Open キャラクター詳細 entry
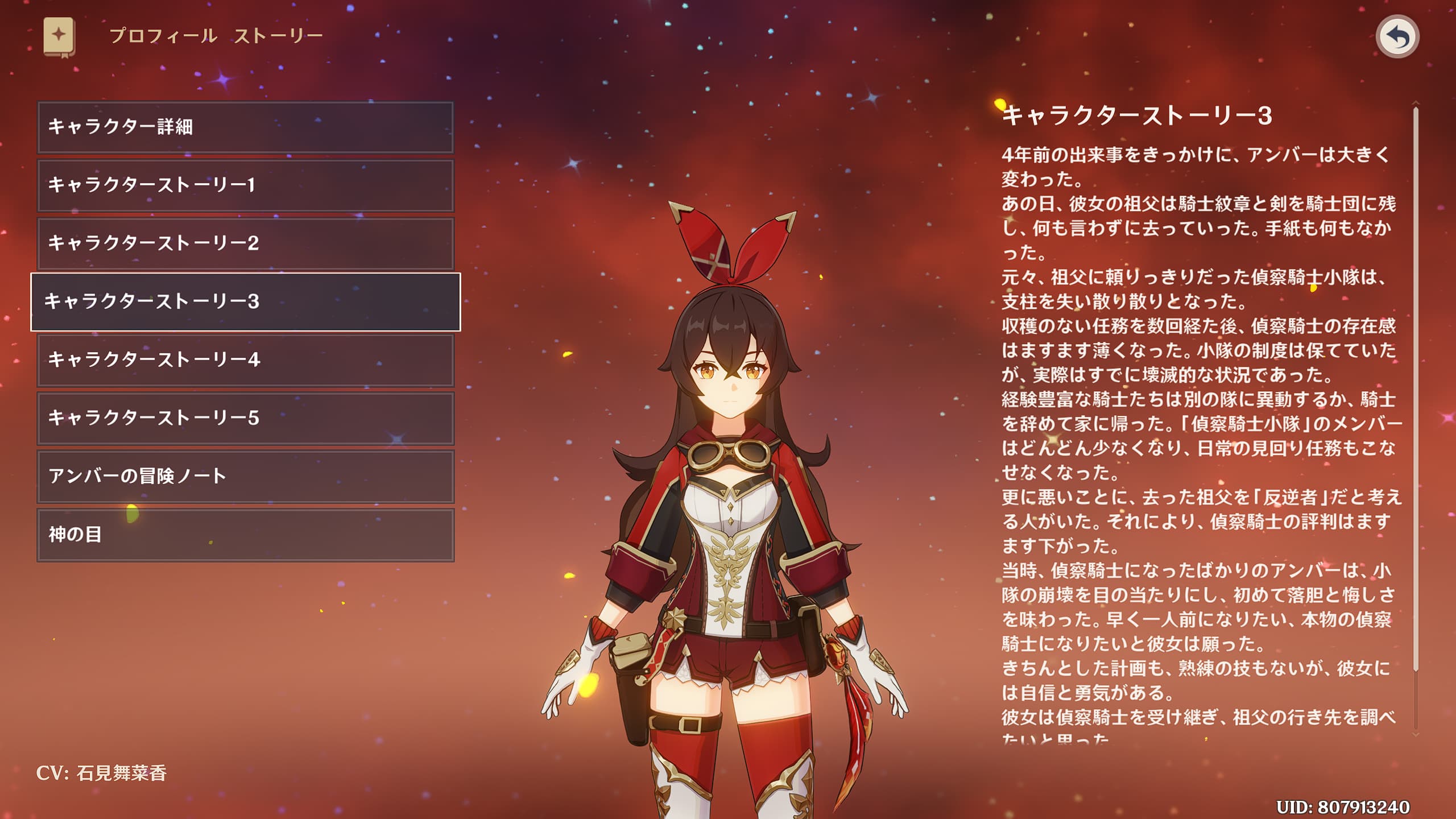This screenshot has width=1456, height=819. (x=245, y=127)
